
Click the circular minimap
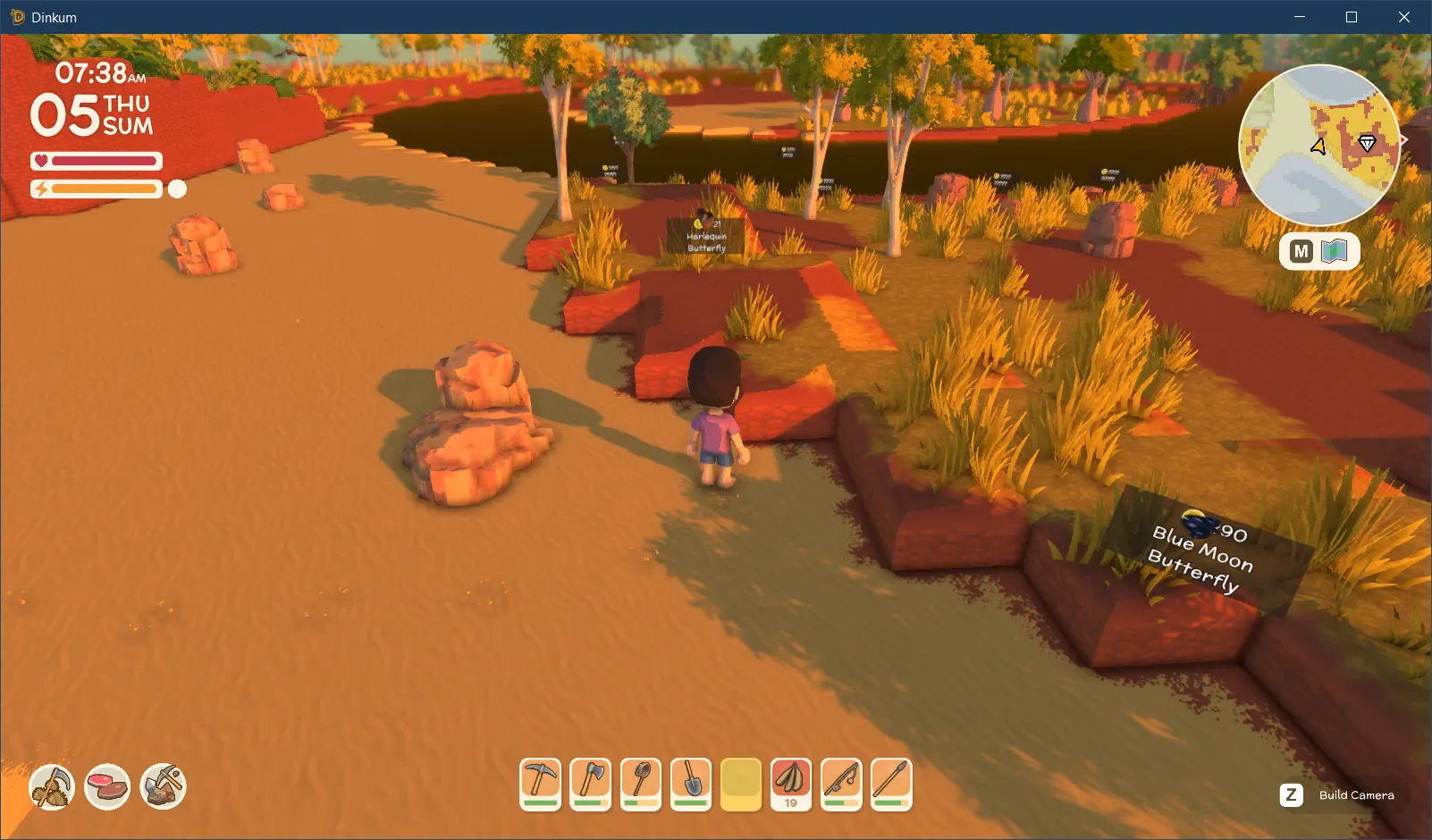[x=1318, y=145]
